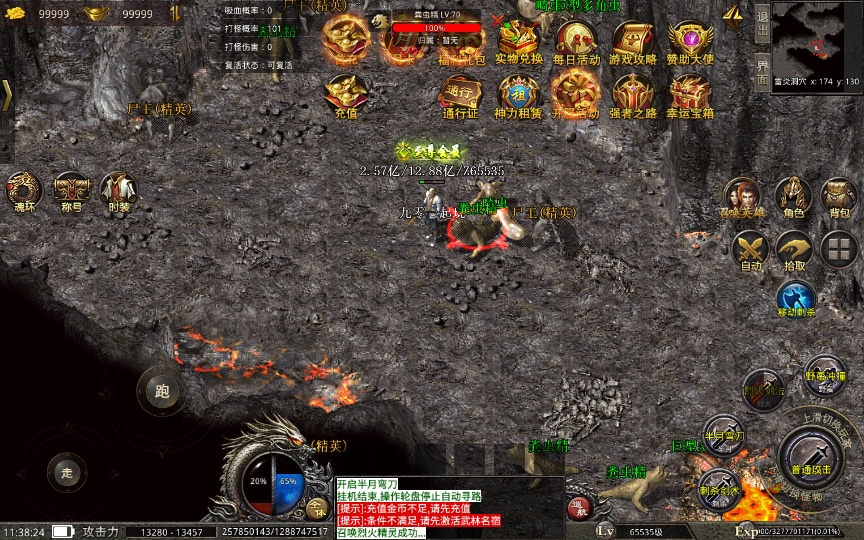Activate 召唤英雄 summon hero
Screen dimensions: 864x540
click(741, 194)
